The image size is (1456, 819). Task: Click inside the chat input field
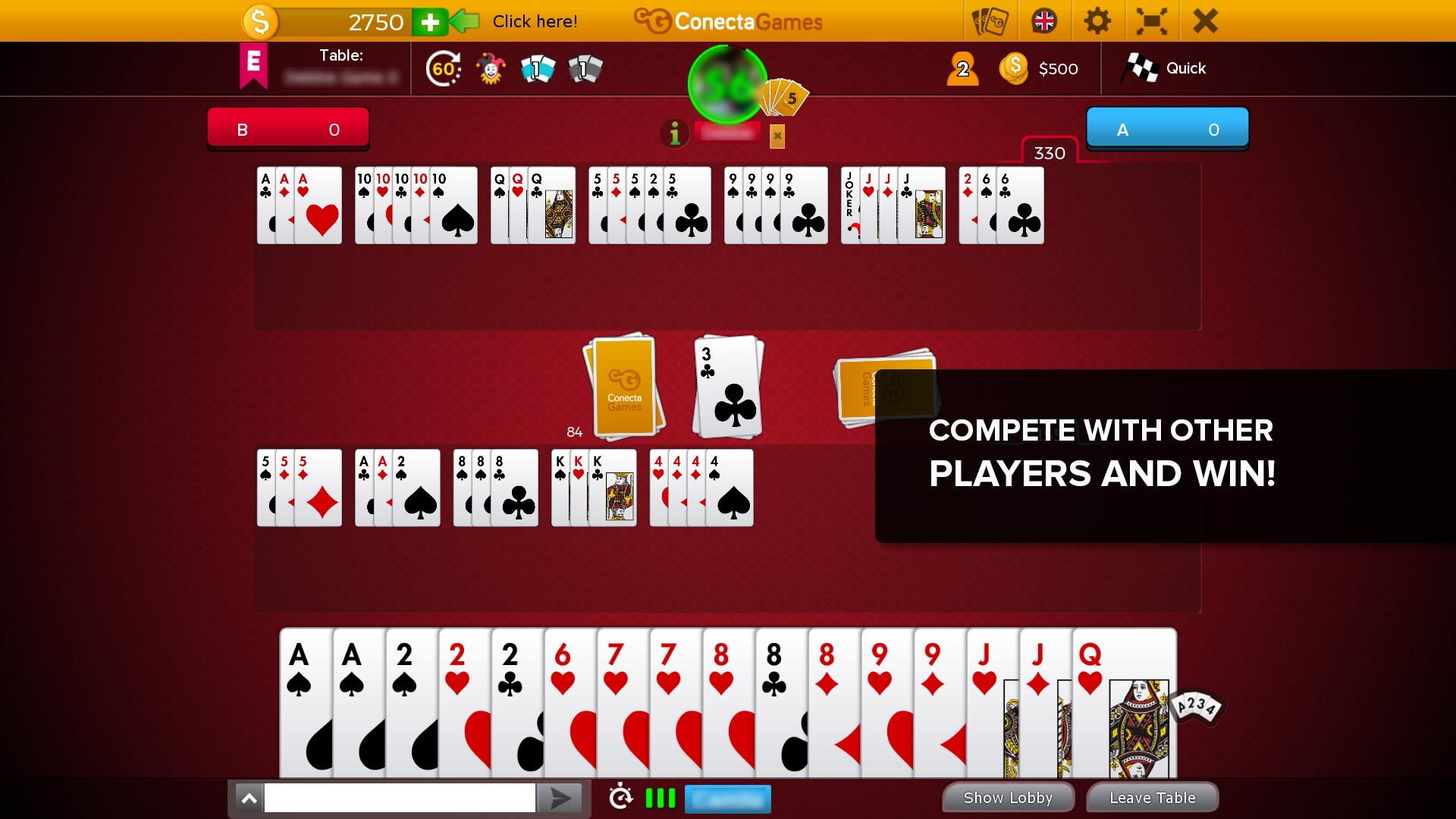pos(400,798)
